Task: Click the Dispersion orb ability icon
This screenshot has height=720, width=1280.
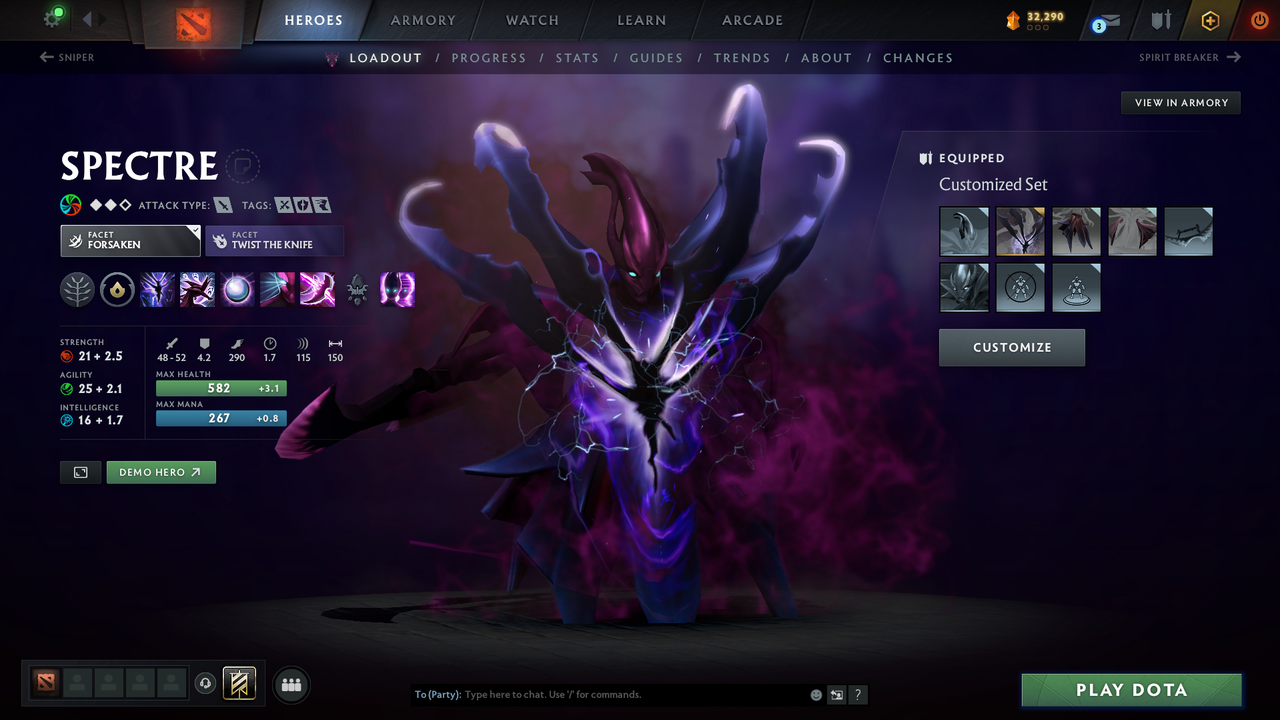Action: (x=237, y=290)
